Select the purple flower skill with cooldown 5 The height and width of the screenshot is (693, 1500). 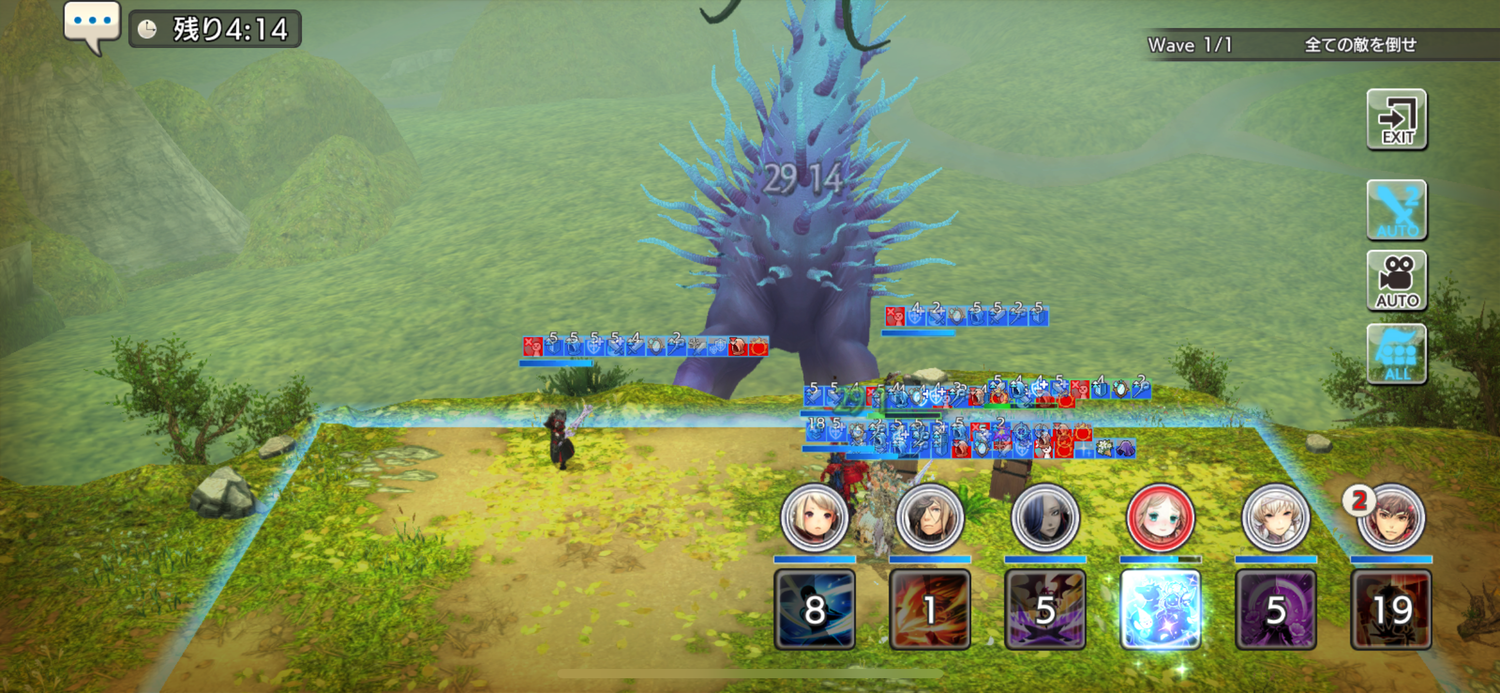[1276, 609]
